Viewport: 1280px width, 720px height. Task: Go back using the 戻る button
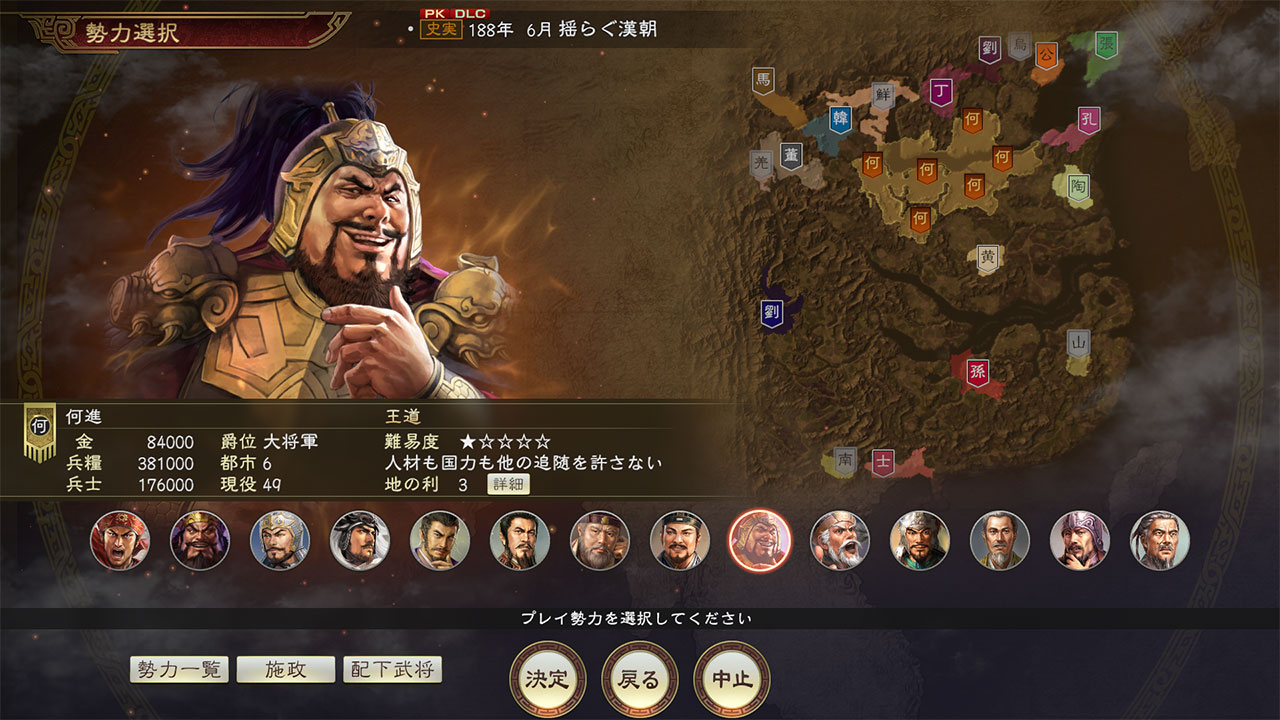click(639, 679)
